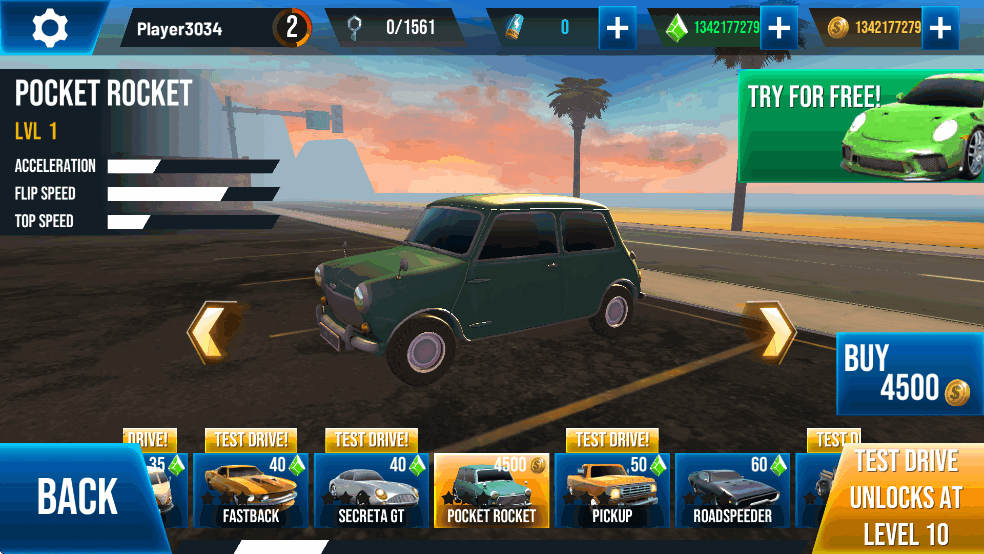Image resolution: width=984 pixels, height=554 pixels.
Task: Pick the Pickup truck tile
Action: tap(611, 490)
